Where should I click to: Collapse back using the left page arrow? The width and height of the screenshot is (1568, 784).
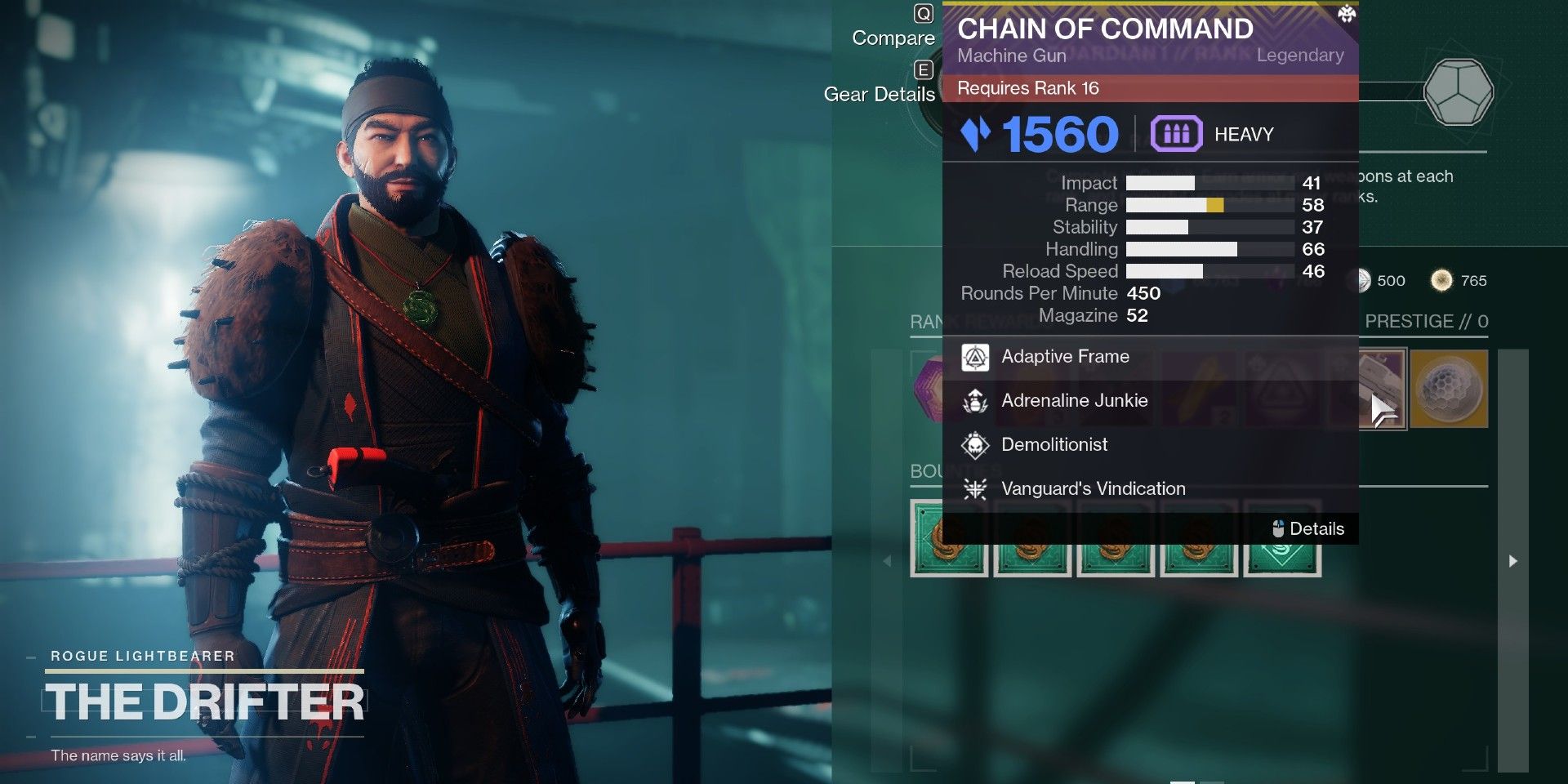tap(887, 562)
